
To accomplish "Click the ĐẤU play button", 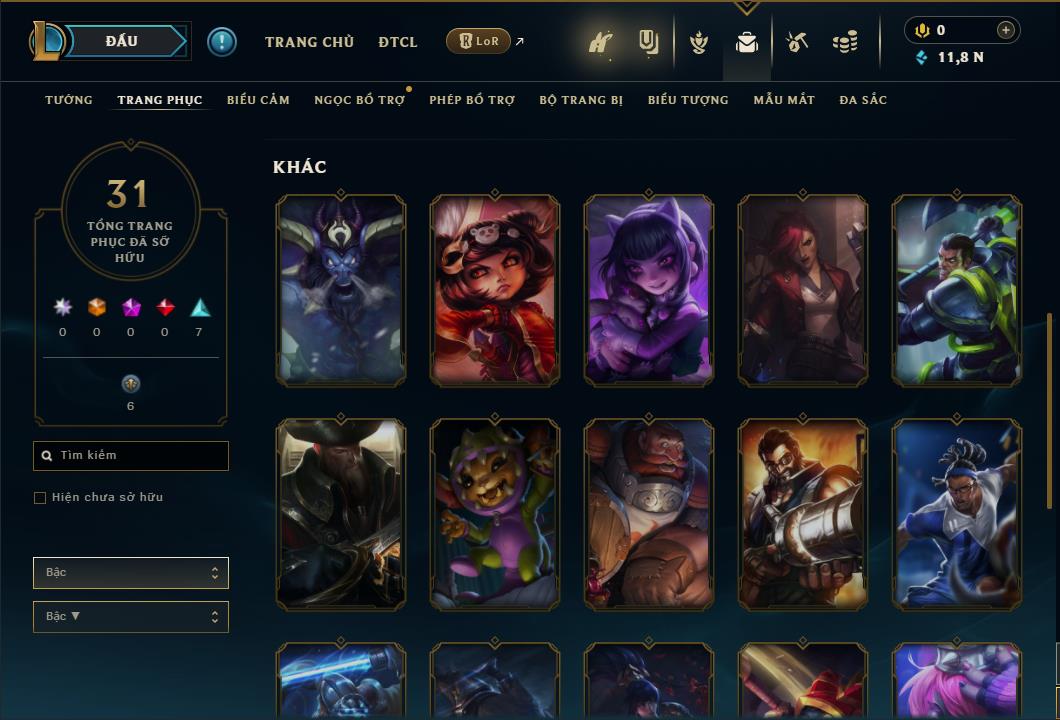I will pyautogui.click(x=122, y=41).
